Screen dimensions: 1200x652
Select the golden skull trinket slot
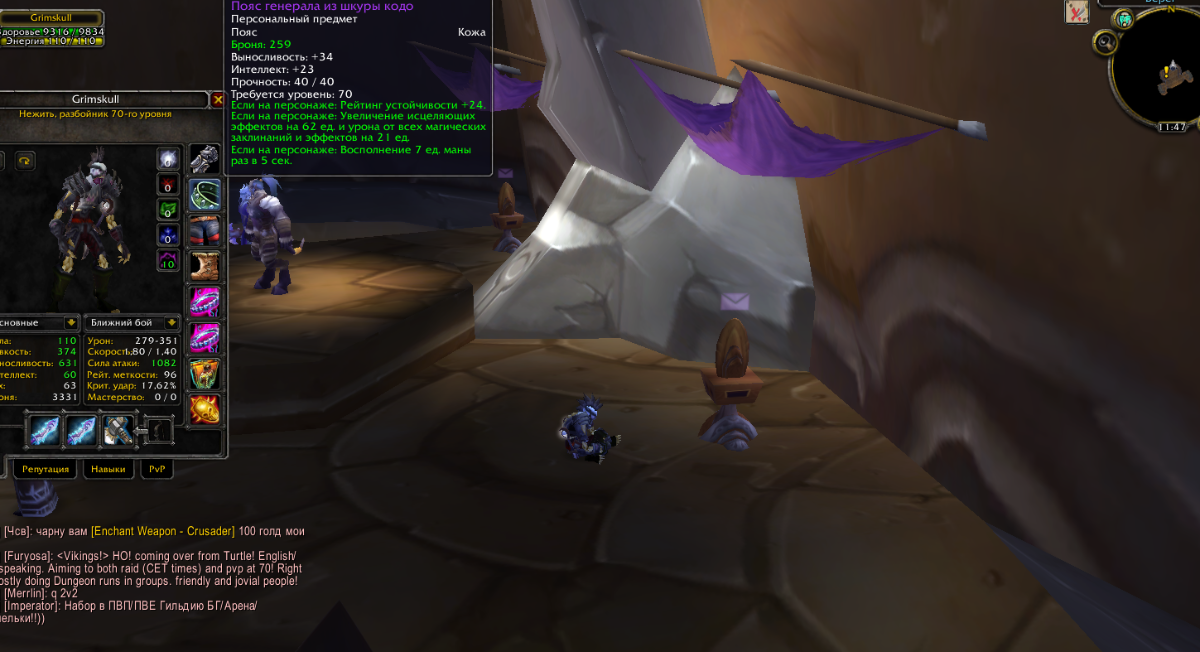pos(204,409)
